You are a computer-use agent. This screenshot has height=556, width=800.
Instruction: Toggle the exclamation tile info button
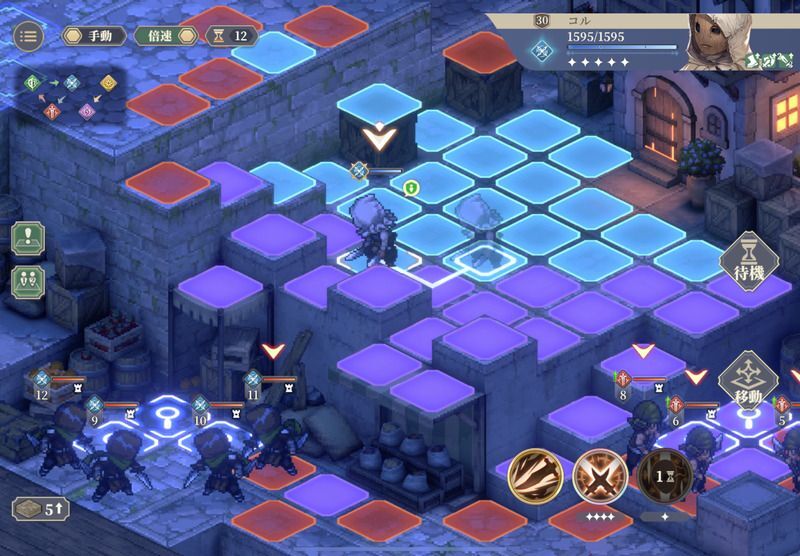click(x=28, y=238)
